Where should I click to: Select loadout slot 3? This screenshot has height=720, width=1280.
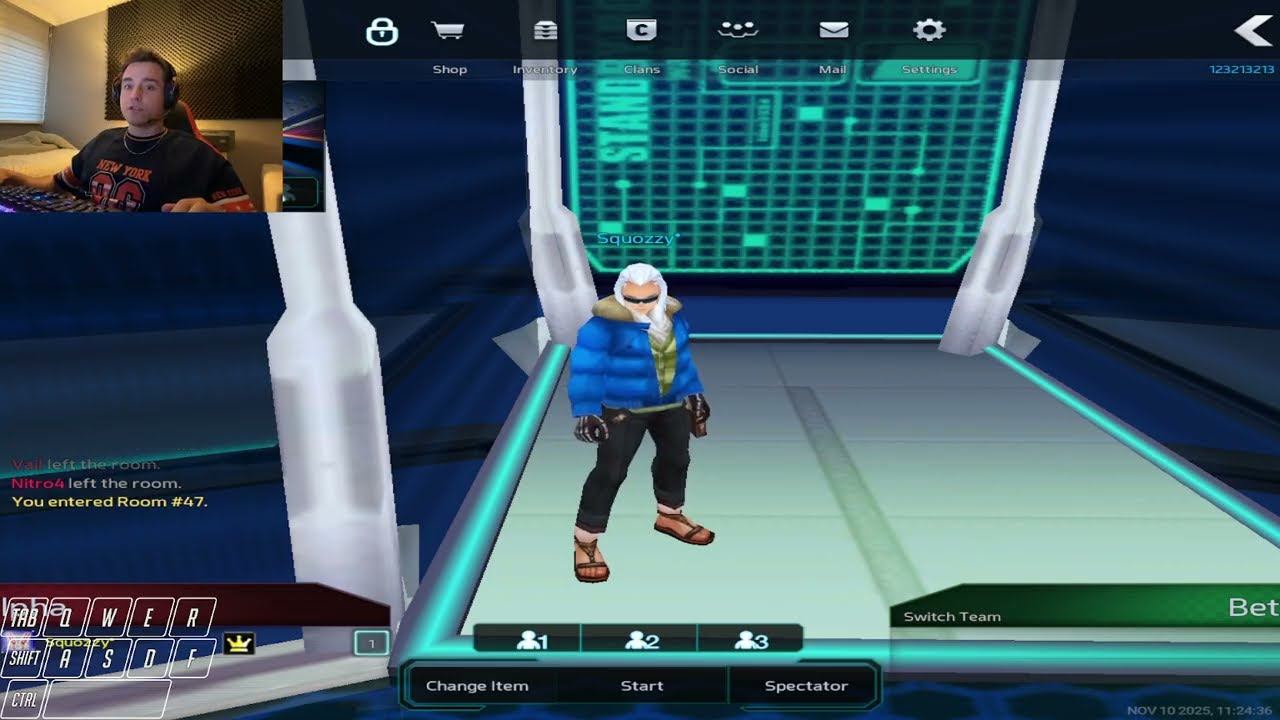coord(750,641)
